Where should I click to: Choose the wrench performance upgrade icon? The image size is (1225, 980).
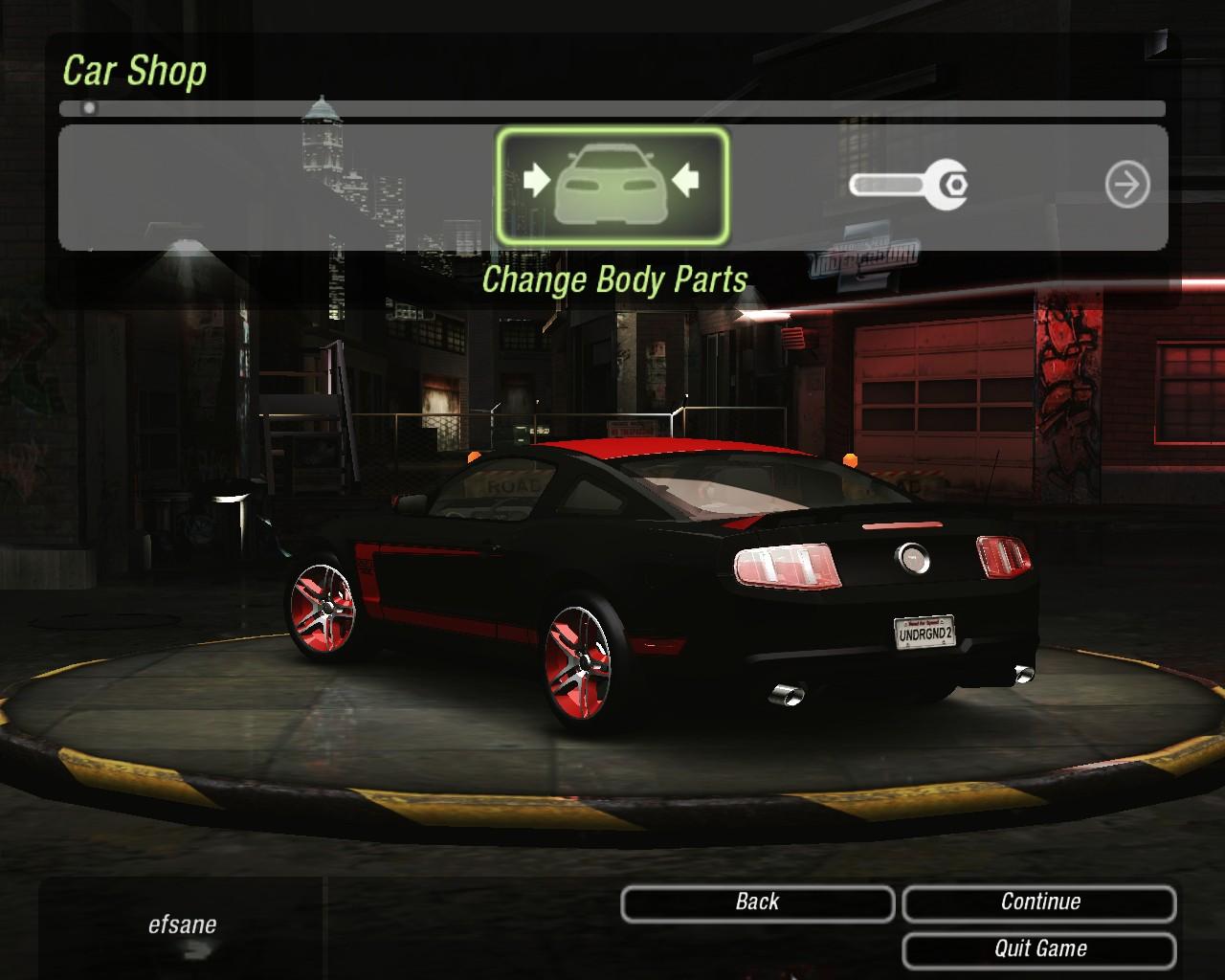tap(908, 184)
